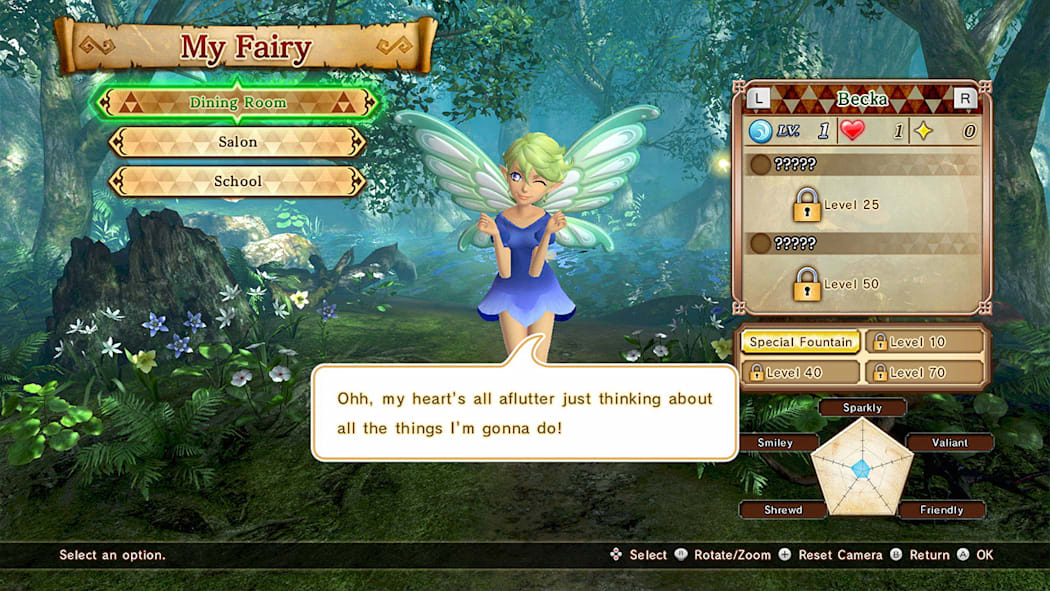The image size is (1050, 591).
Task: Choose the Friendly personality label
Action: pos(941,510)
